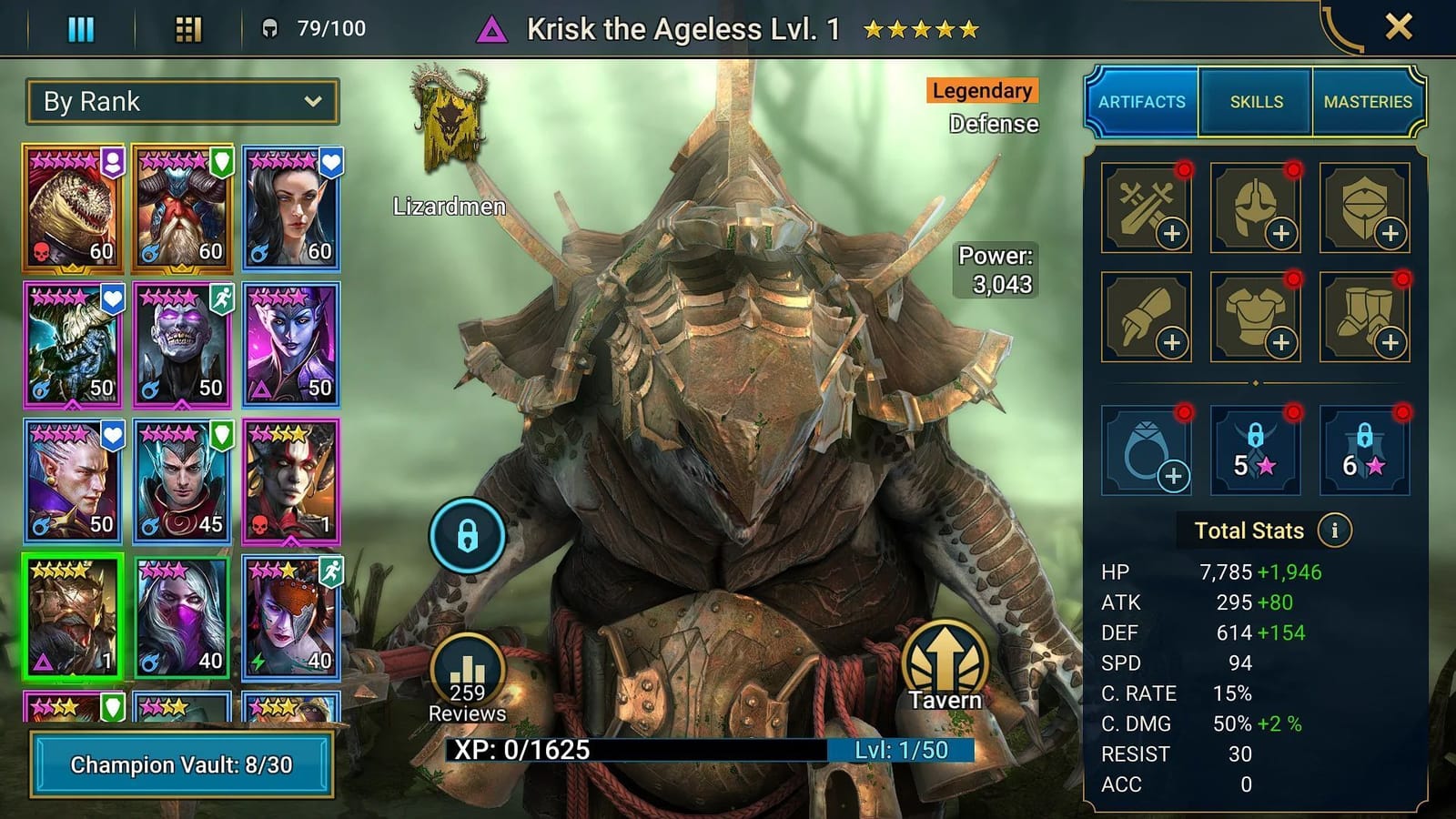Send Krisk to the Tavern
This screenshot has width=1456, height=819.
944,665
